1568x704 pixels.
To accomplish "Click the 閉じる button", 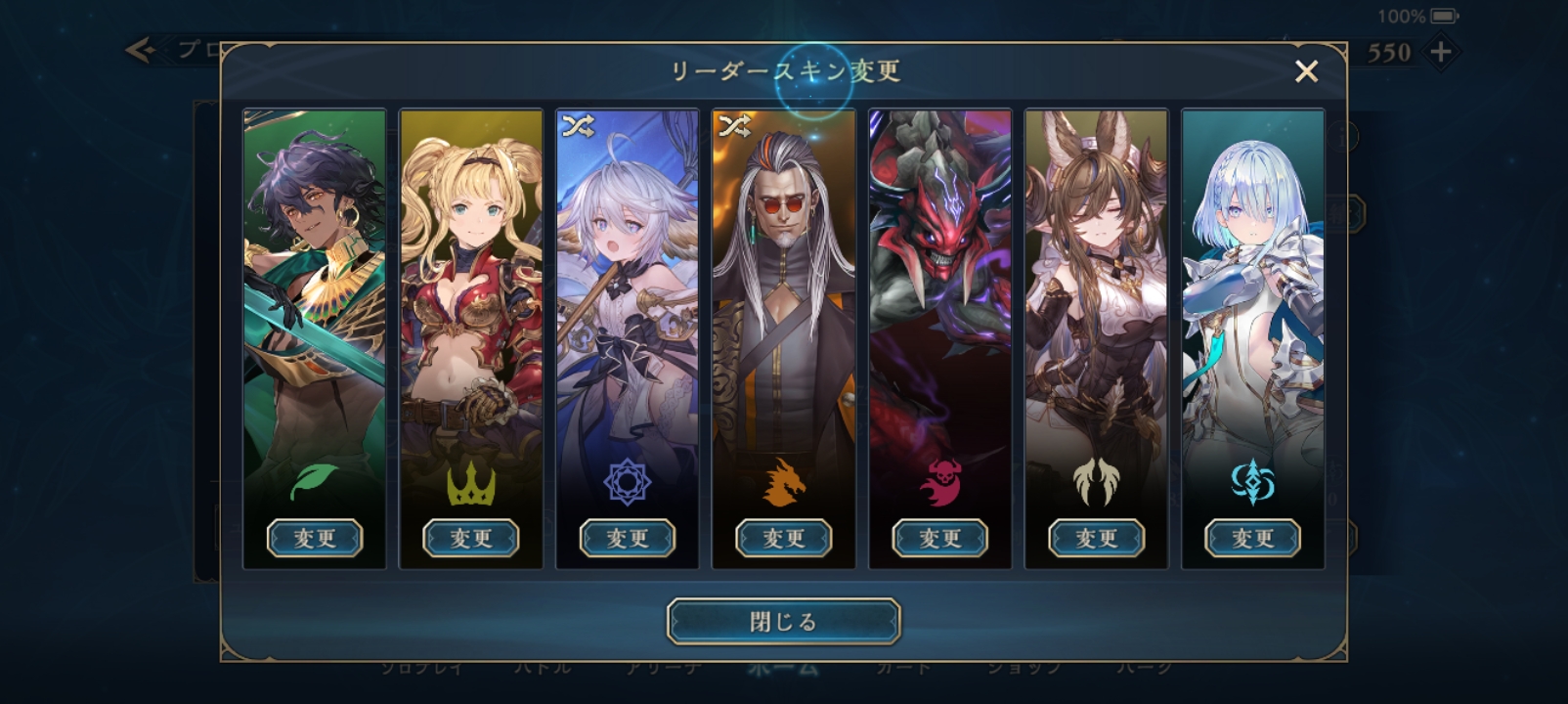I will tap(783, 621).
